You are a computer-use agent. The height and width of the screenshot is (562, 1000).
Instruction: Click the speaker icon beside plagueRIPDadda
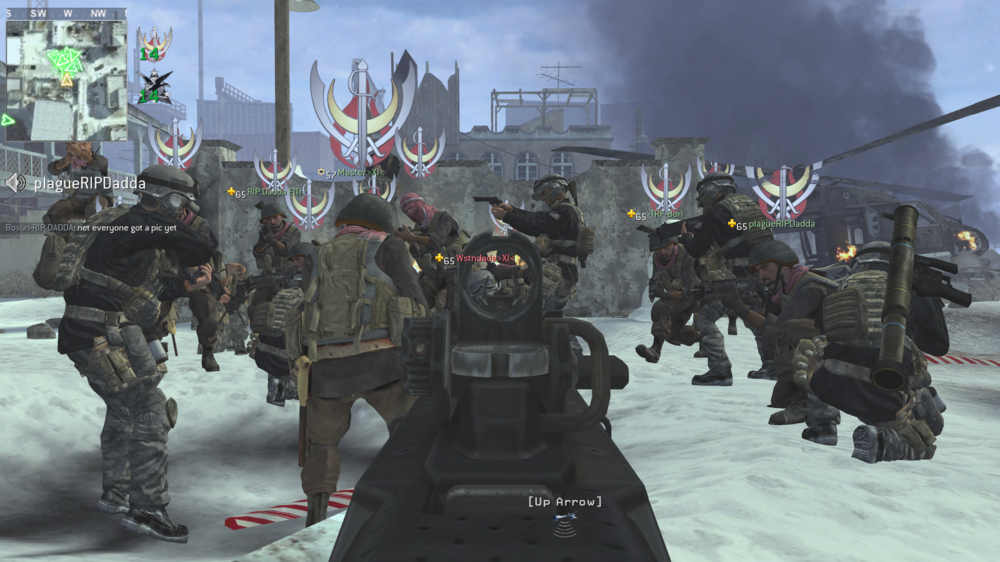pyautogui.click(x=16, y=183)
